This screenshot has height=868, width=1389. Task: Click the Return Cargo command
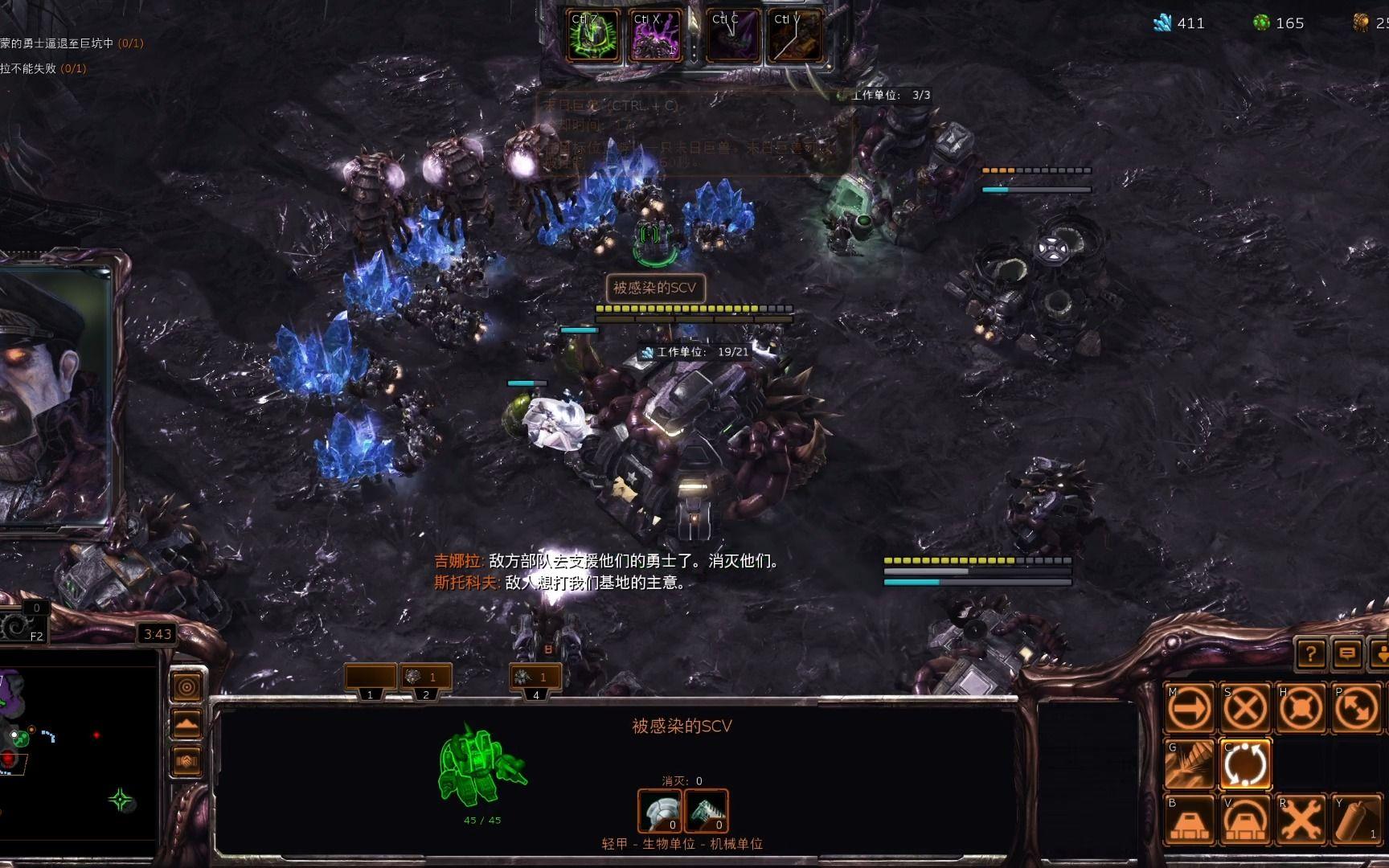coord(1245,764)
